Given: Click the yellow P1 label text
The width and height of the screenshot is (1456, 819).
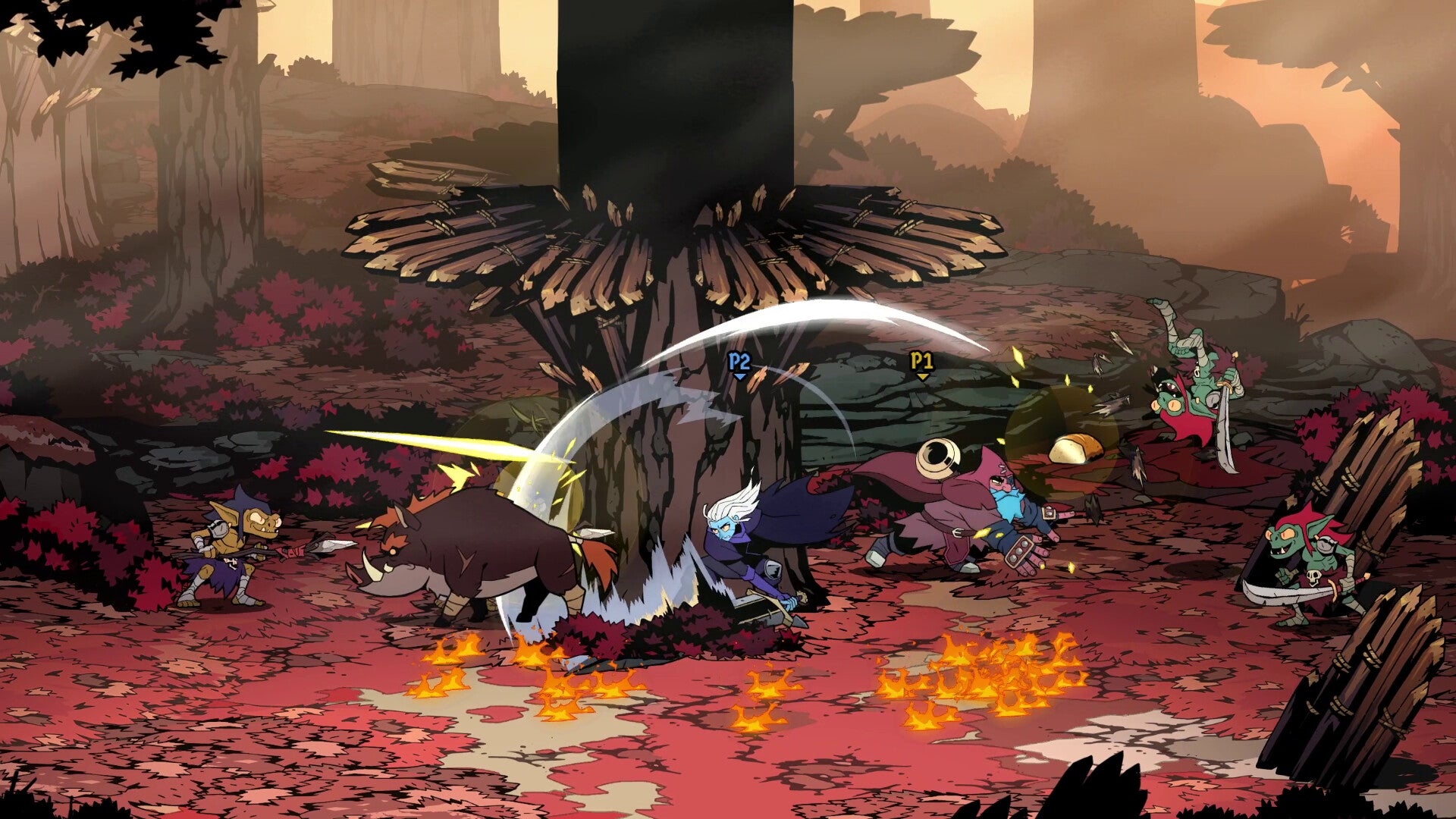Looking at the screenshot, I should 921,359.
